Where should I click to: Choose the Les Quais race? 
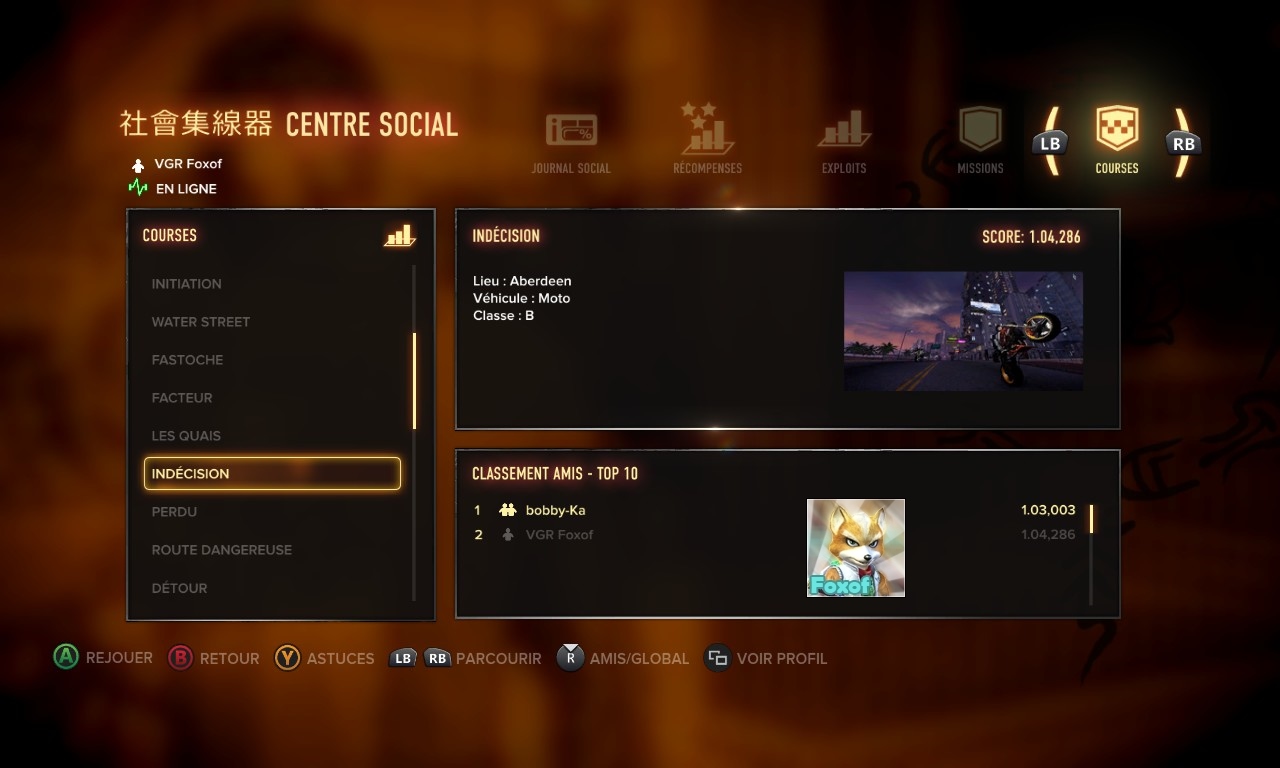187,436
